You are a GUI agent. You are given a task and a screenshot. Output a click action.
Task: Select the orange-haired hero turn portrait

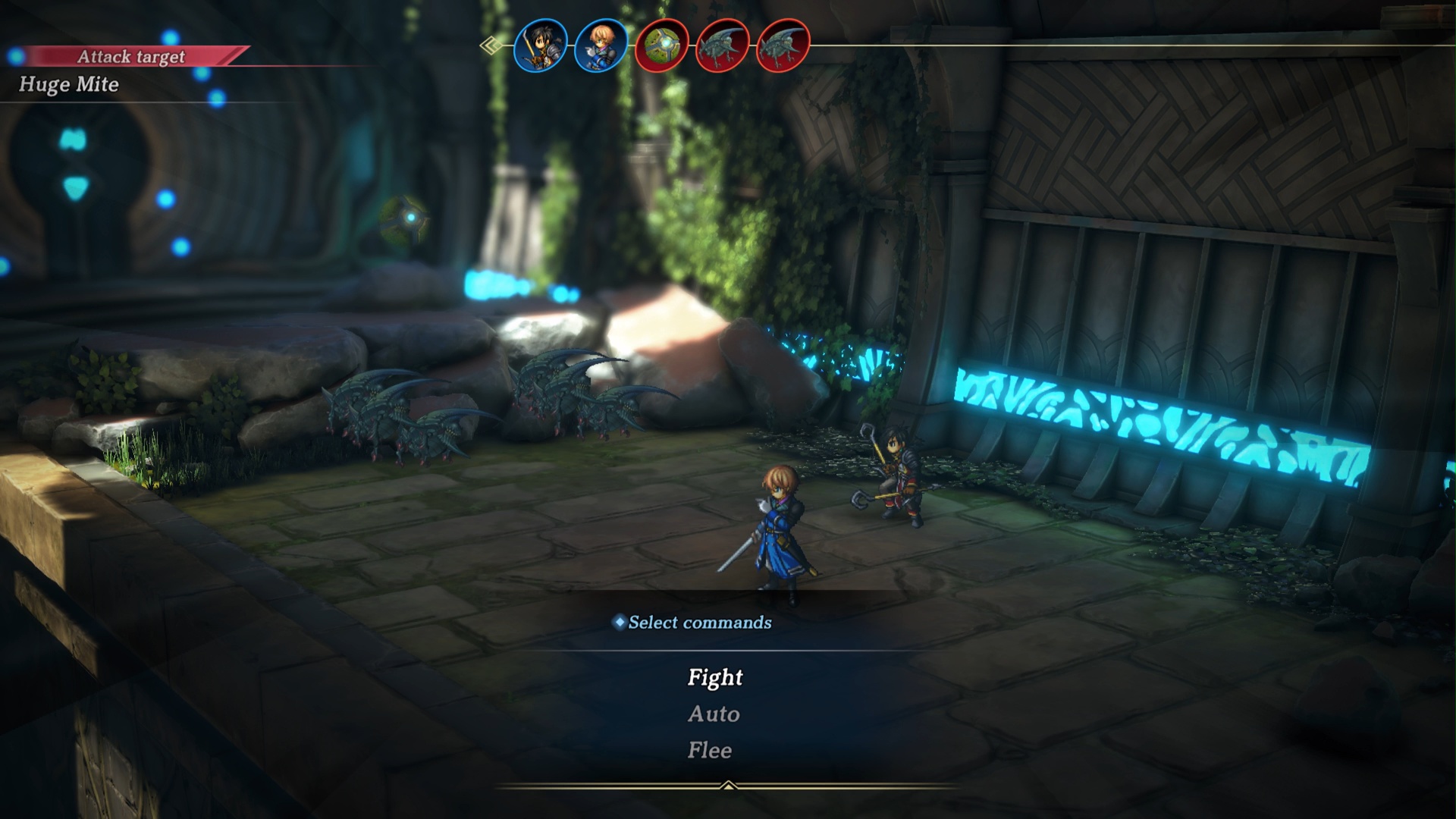coord(601,45)
